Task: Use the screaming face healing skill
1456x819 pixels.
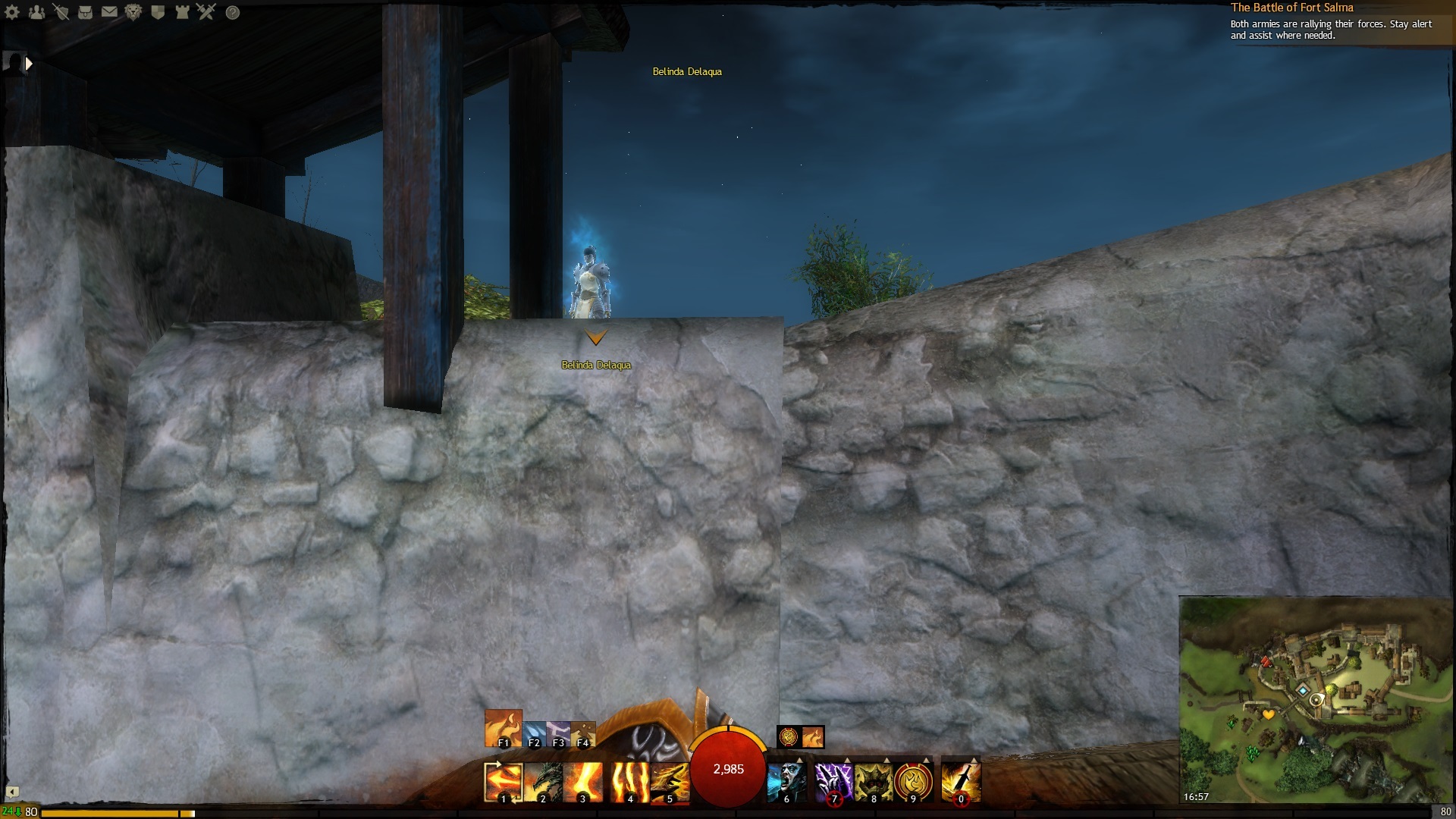Action: pyautogui.click(x=786, y=781)
